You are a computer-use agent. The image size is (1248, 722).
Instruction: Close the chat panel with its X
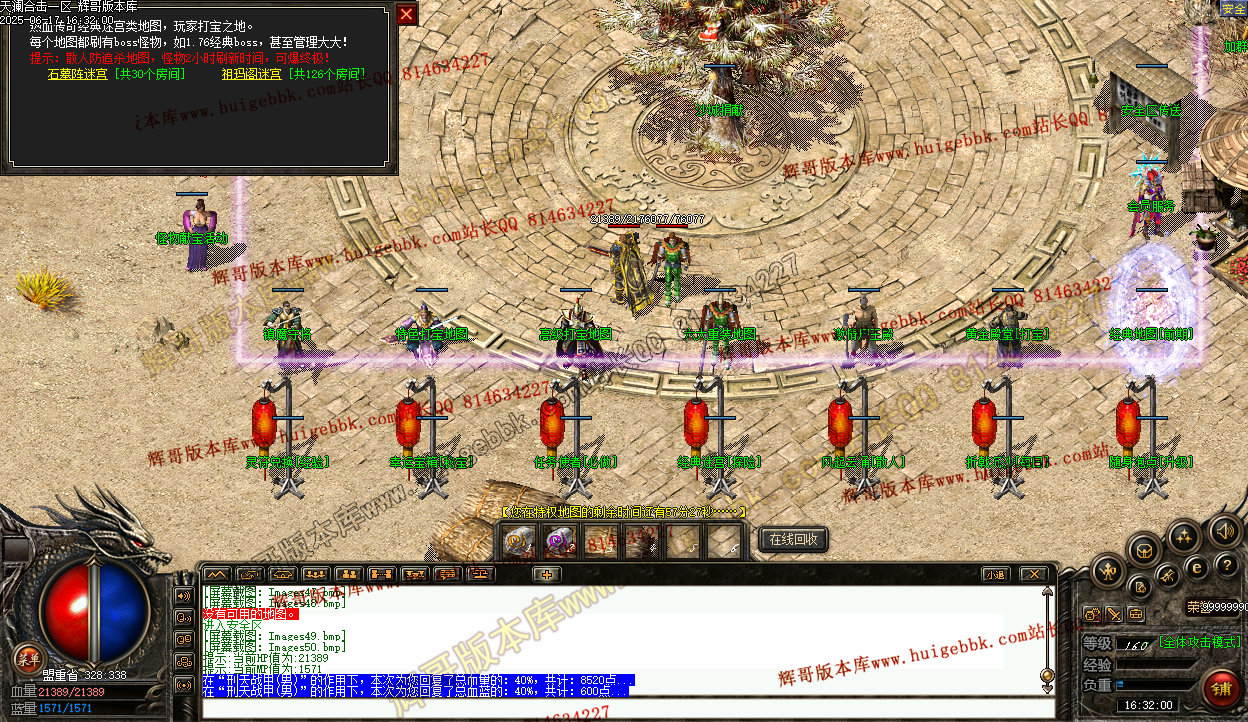pos(1032,574)
